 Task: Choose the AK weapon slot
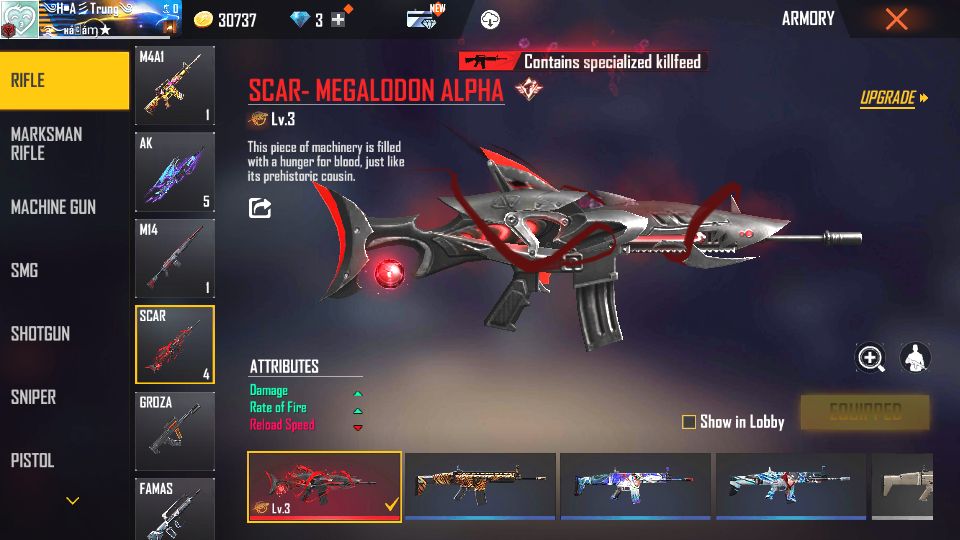coord(175,172)
